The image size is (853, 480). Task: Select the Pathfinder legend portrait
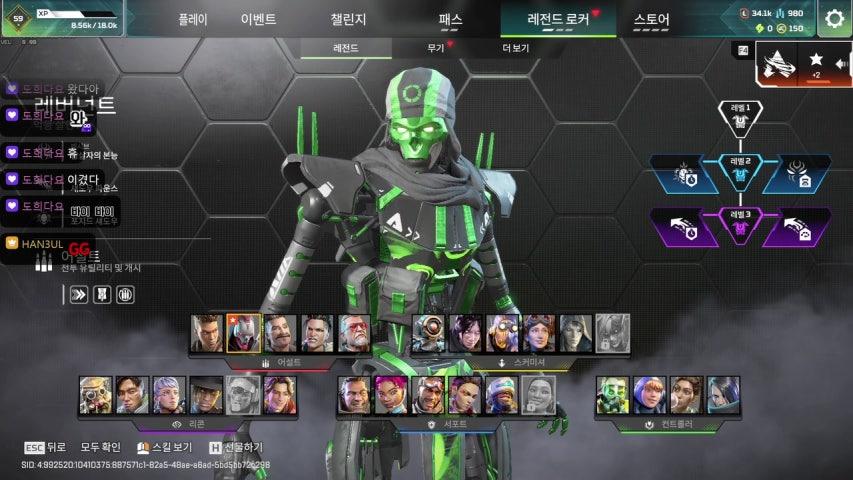click(429, 334)
